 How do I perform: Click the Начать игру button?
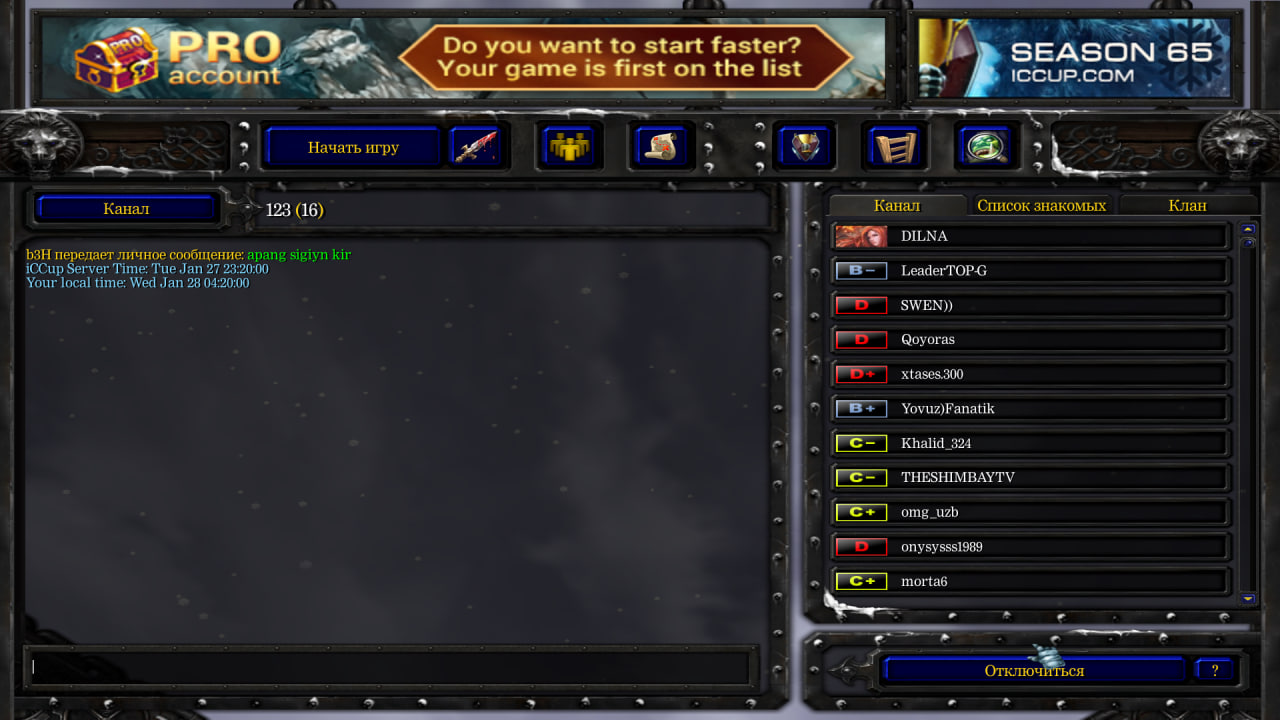[353, 148]
